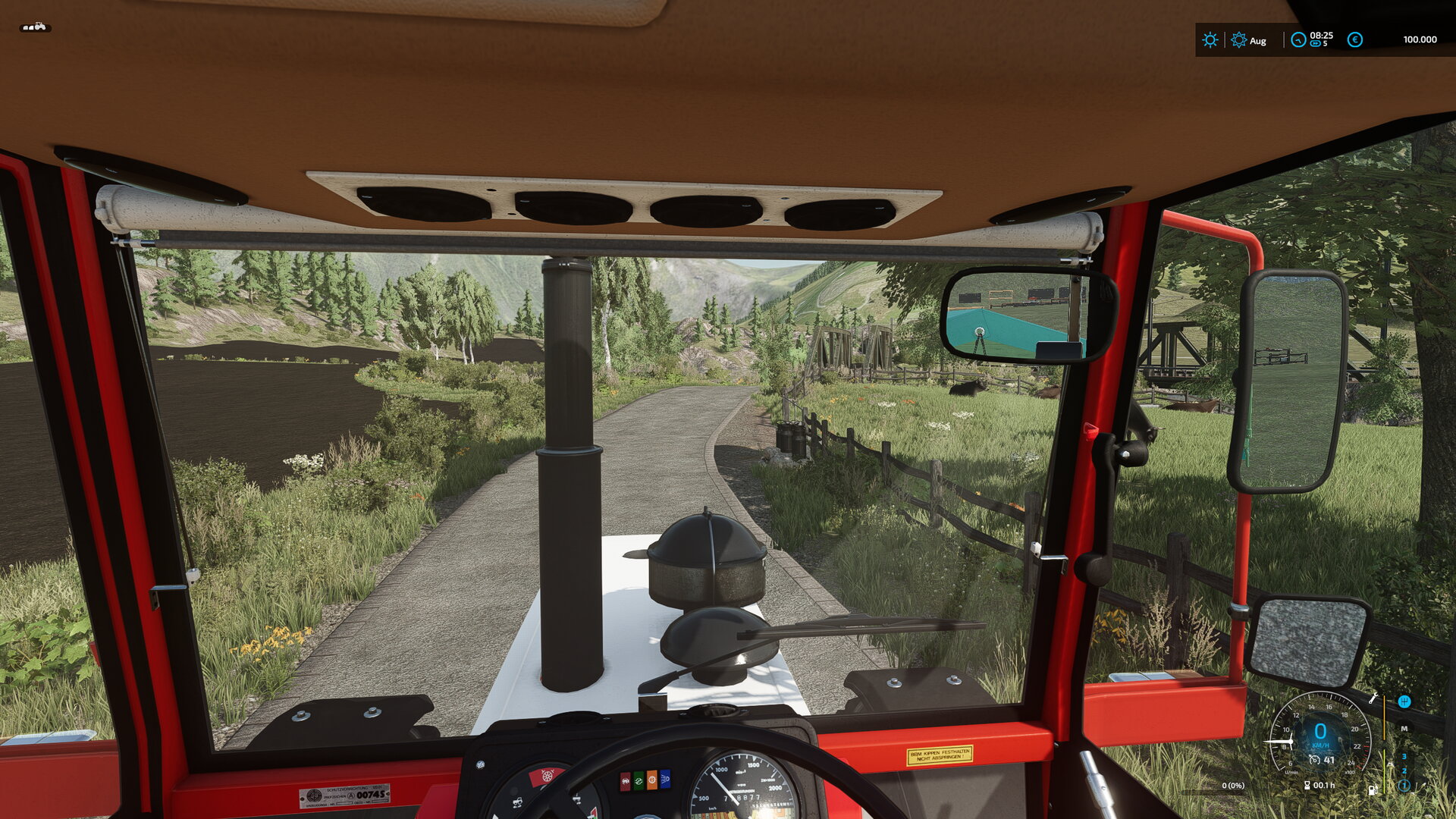Select the circled gear 1 indicator
This screenshot has width=1456, height=819.
click(x=1404, y=786)
